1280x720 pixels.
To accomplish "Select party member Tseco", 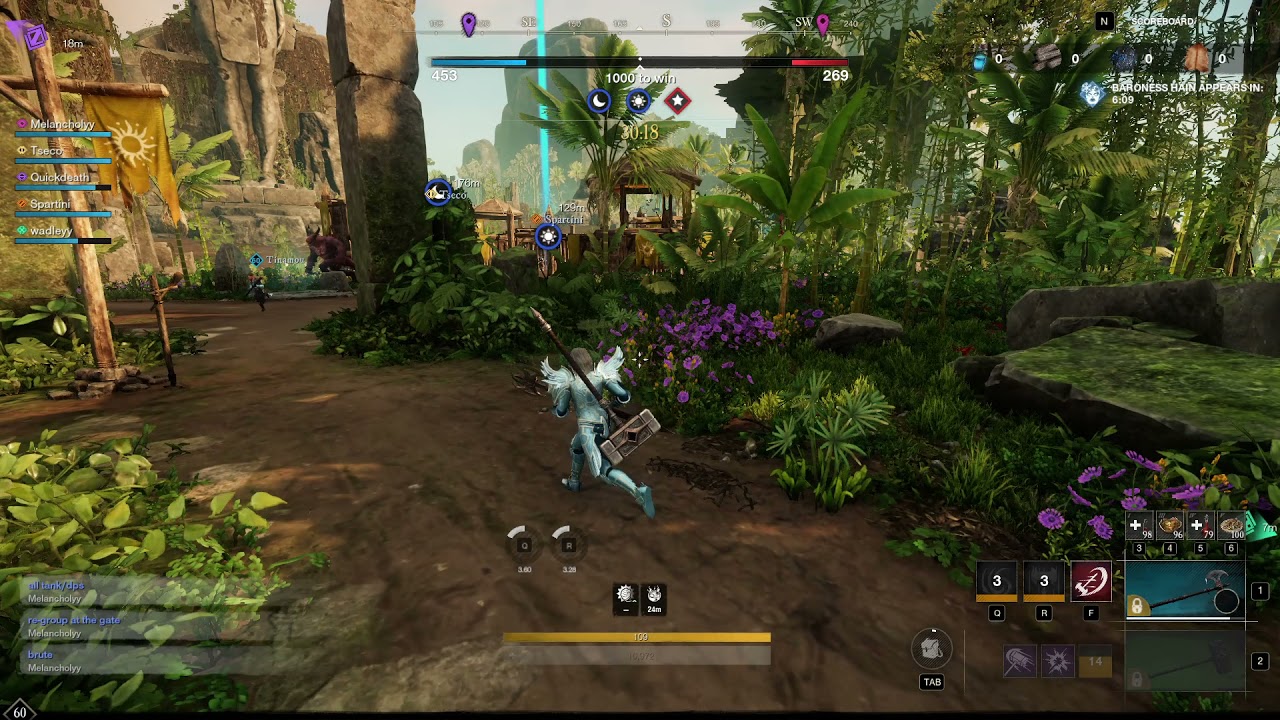I will pos(47,151).
